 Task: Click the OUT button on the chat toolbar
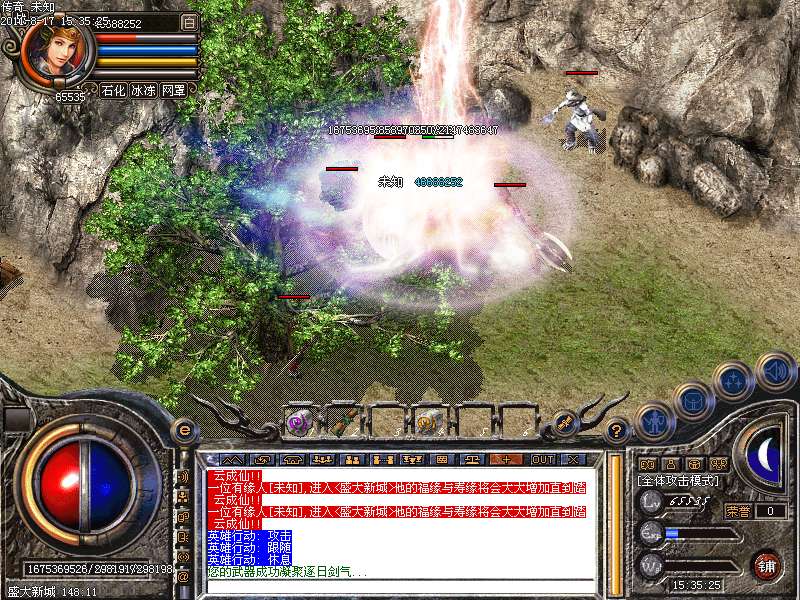click(542, 459)
